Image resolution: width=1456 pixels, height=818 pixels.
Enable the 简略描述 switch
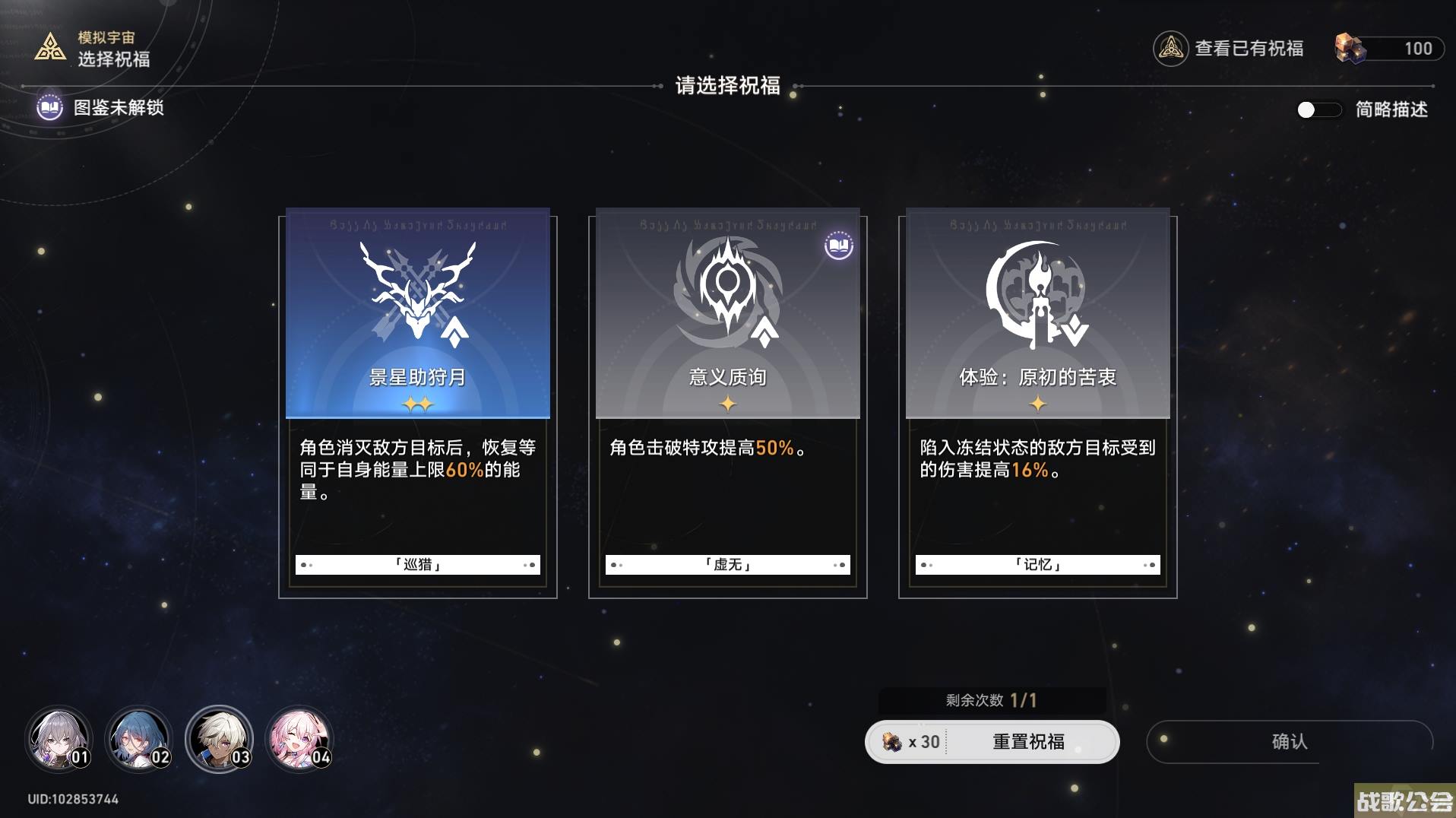coord(1320,110)
